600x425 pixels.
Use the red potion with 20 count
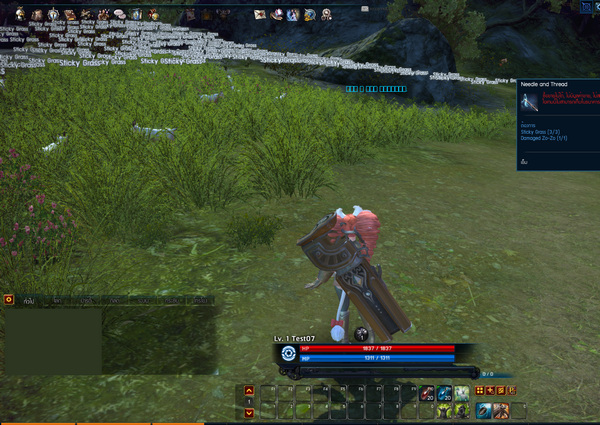pos(426,393)
